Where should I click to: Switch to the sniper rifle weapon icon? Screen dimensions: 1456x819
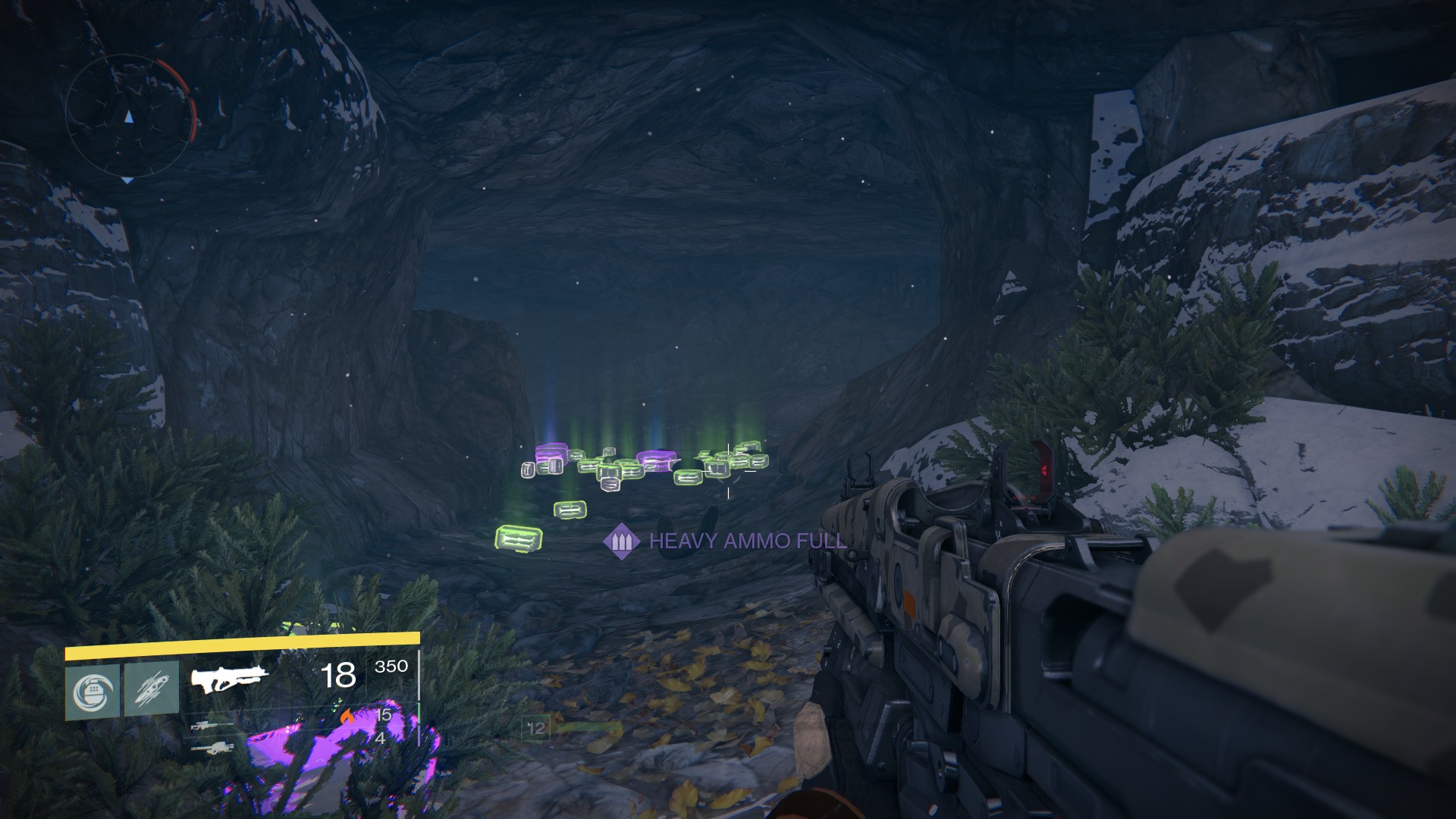click(212, 725)
